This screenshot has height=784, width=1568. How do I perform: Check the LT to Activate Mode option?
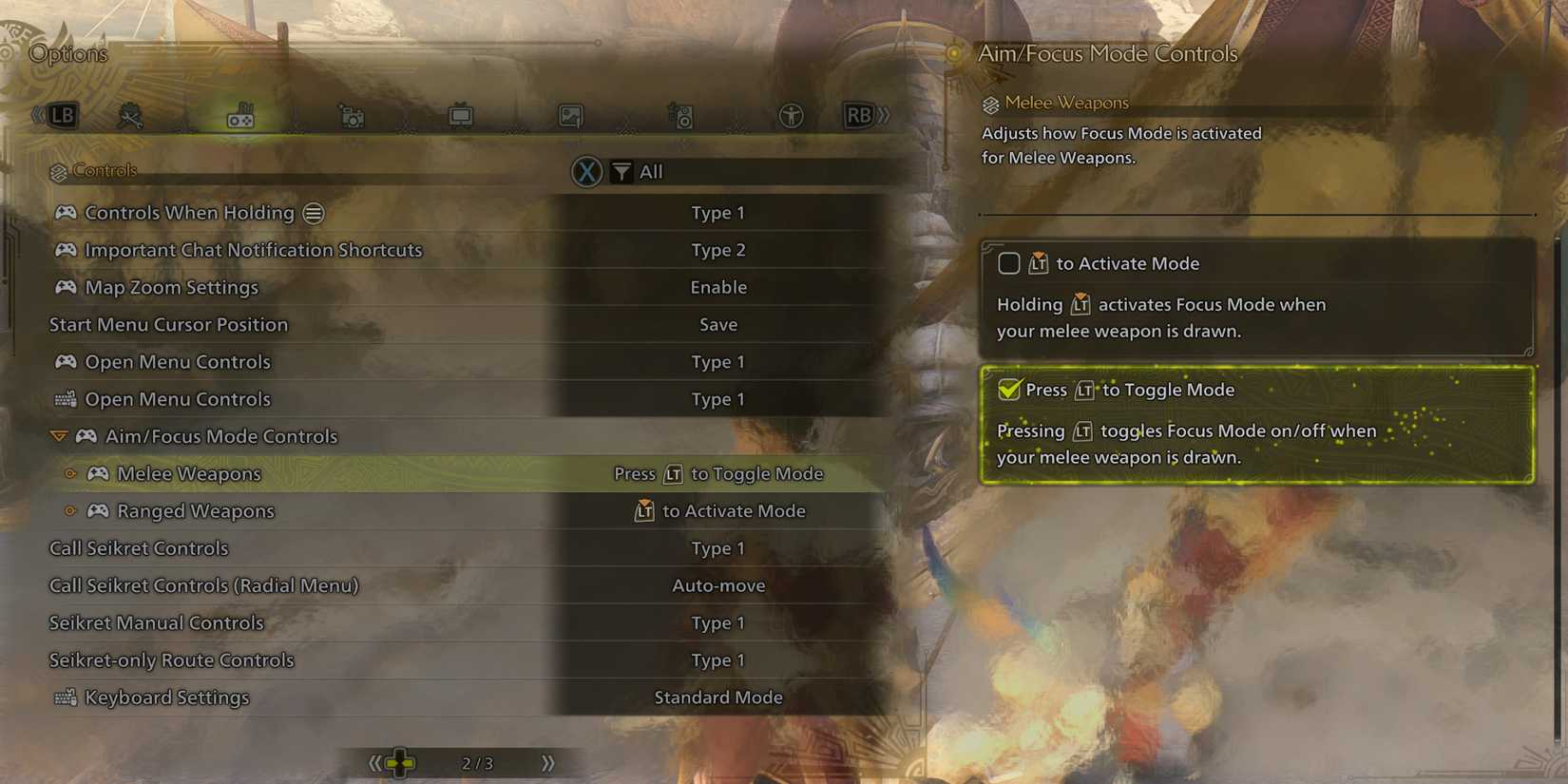click(1009, 263)
